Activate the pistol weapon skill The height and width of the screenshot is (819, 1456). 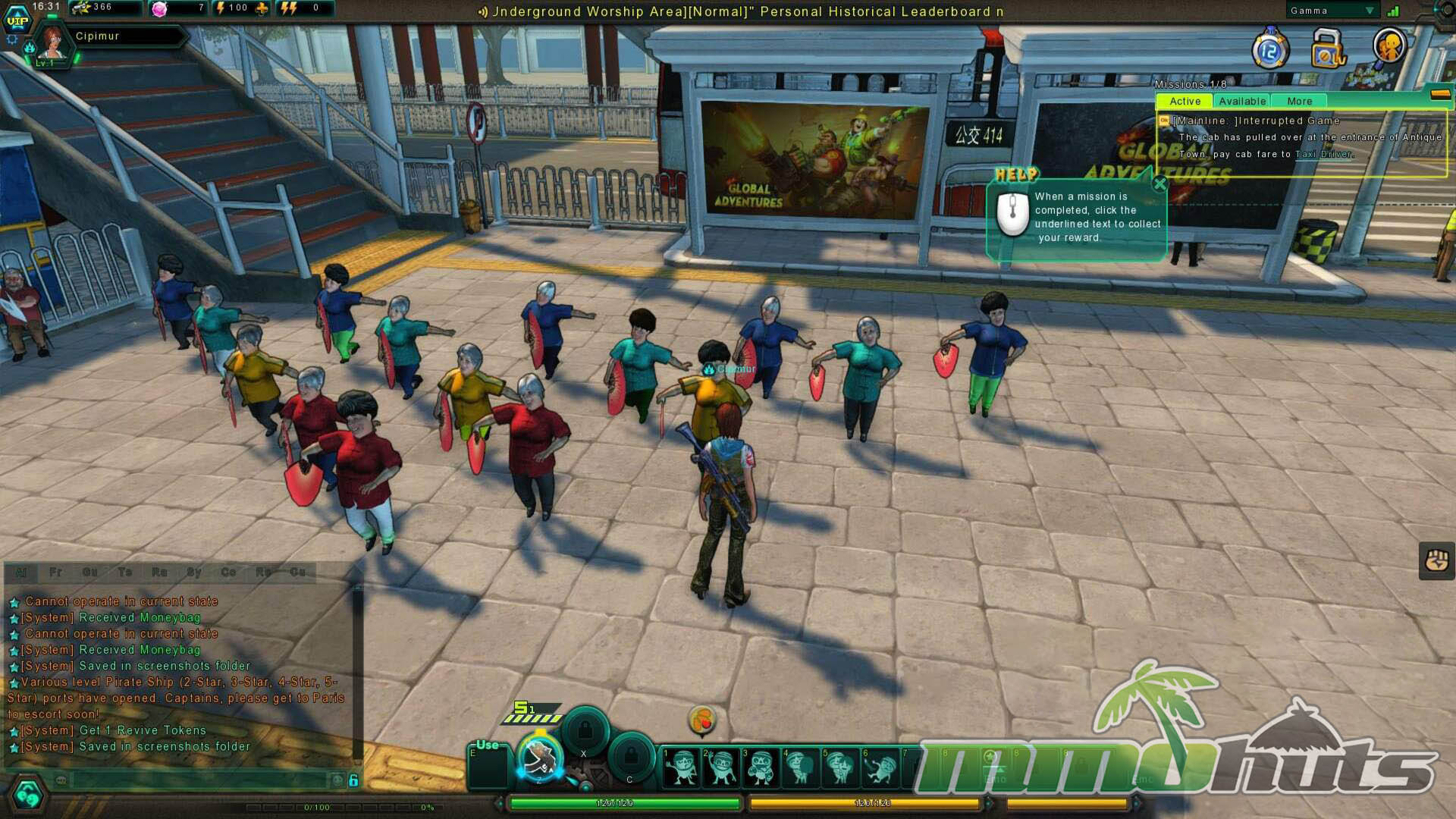[x=540, y=757]
